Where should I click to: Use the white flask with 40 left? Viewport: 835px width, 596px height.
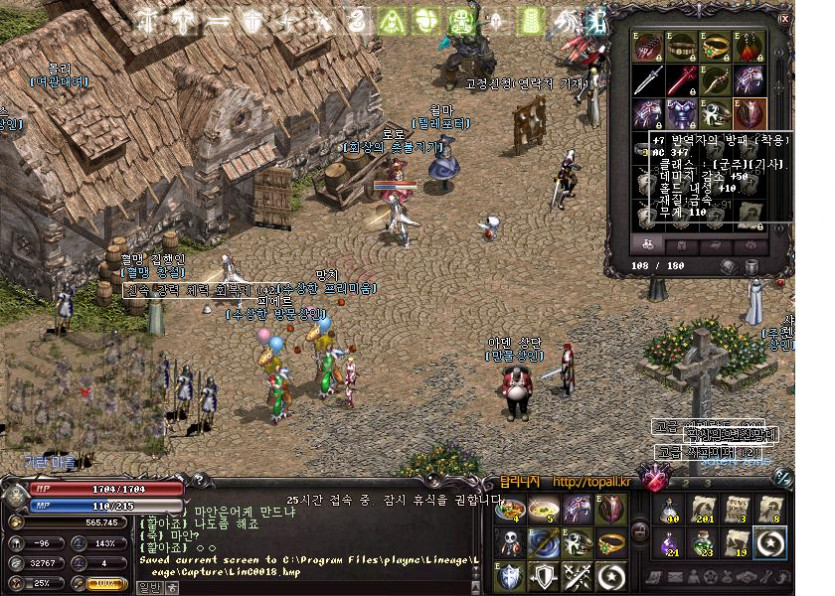point(670,508)
